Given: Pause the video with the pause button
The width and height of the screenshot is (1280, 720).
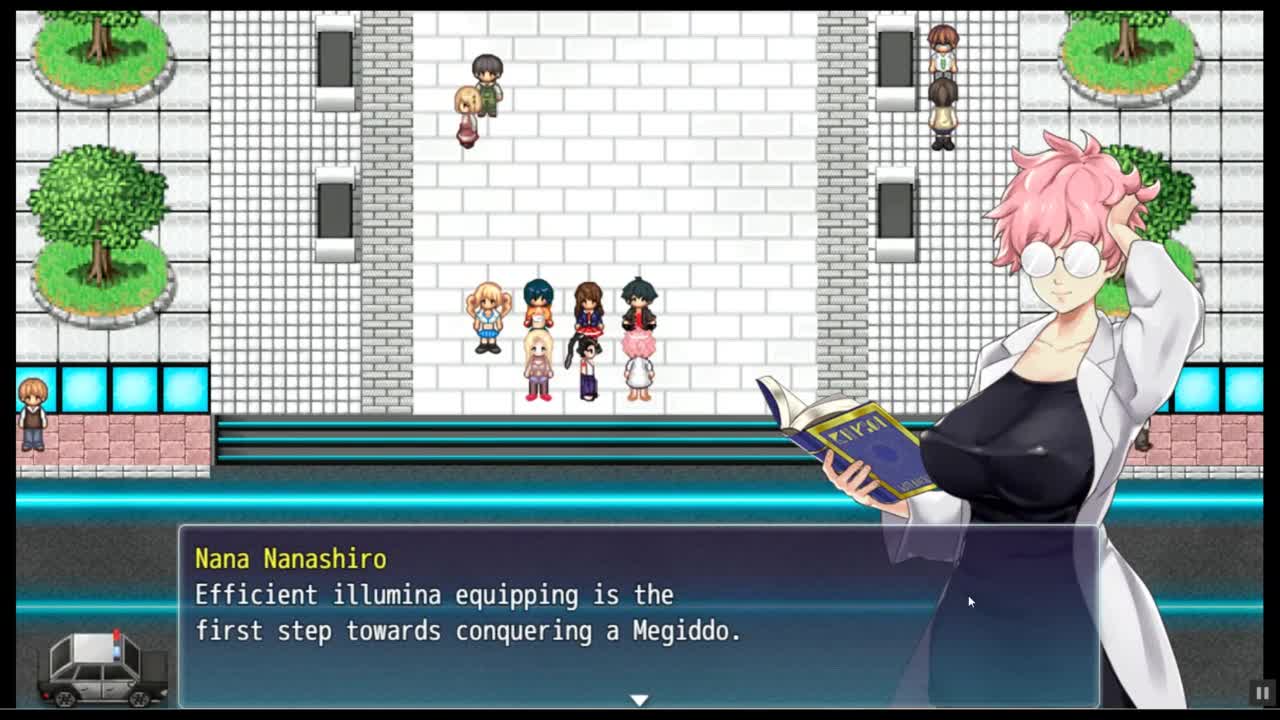Looking at the screenshot, I should click(1262, 692).
